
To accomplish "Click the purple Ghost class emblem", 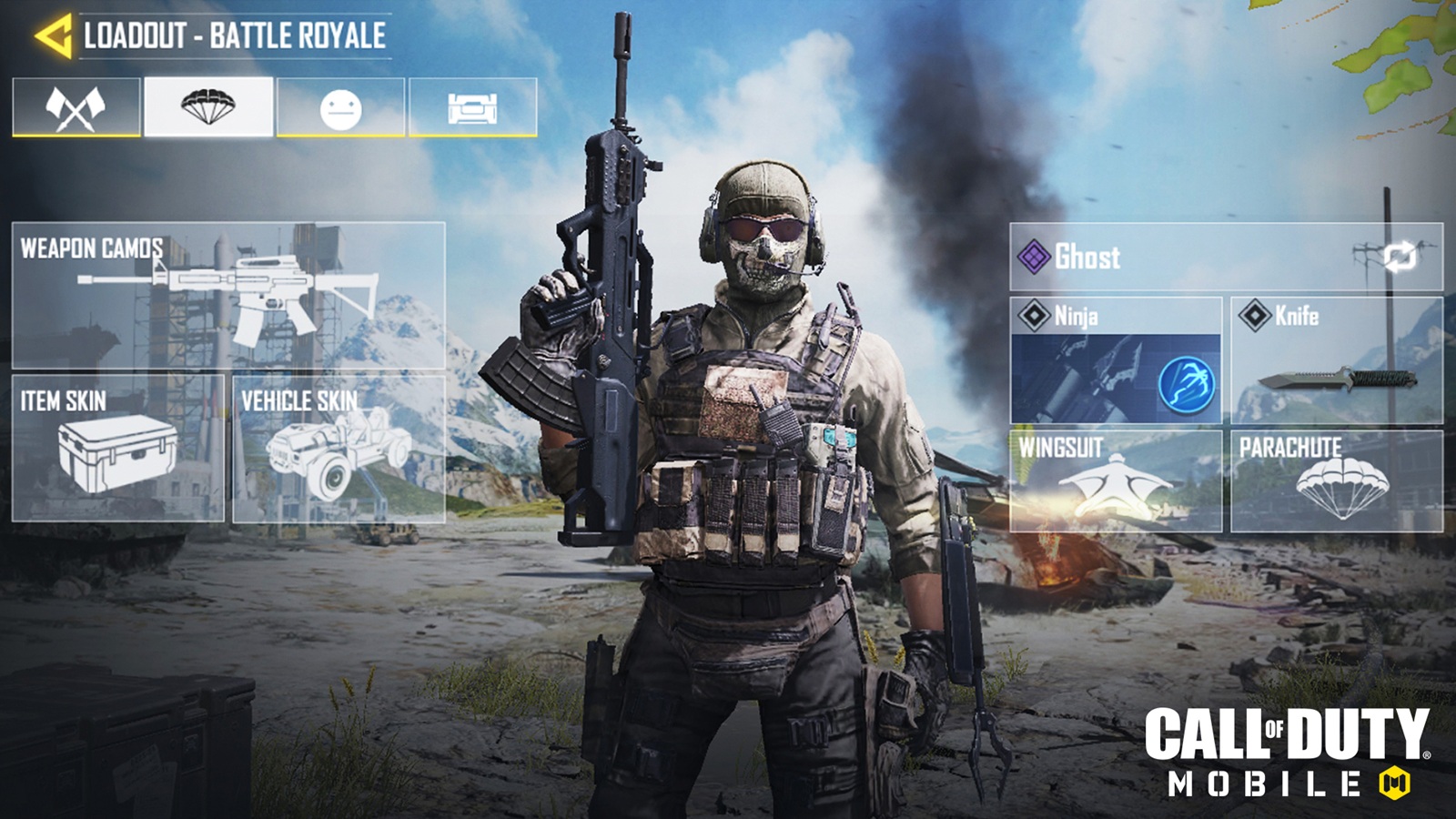I will tap(1036, 255).
